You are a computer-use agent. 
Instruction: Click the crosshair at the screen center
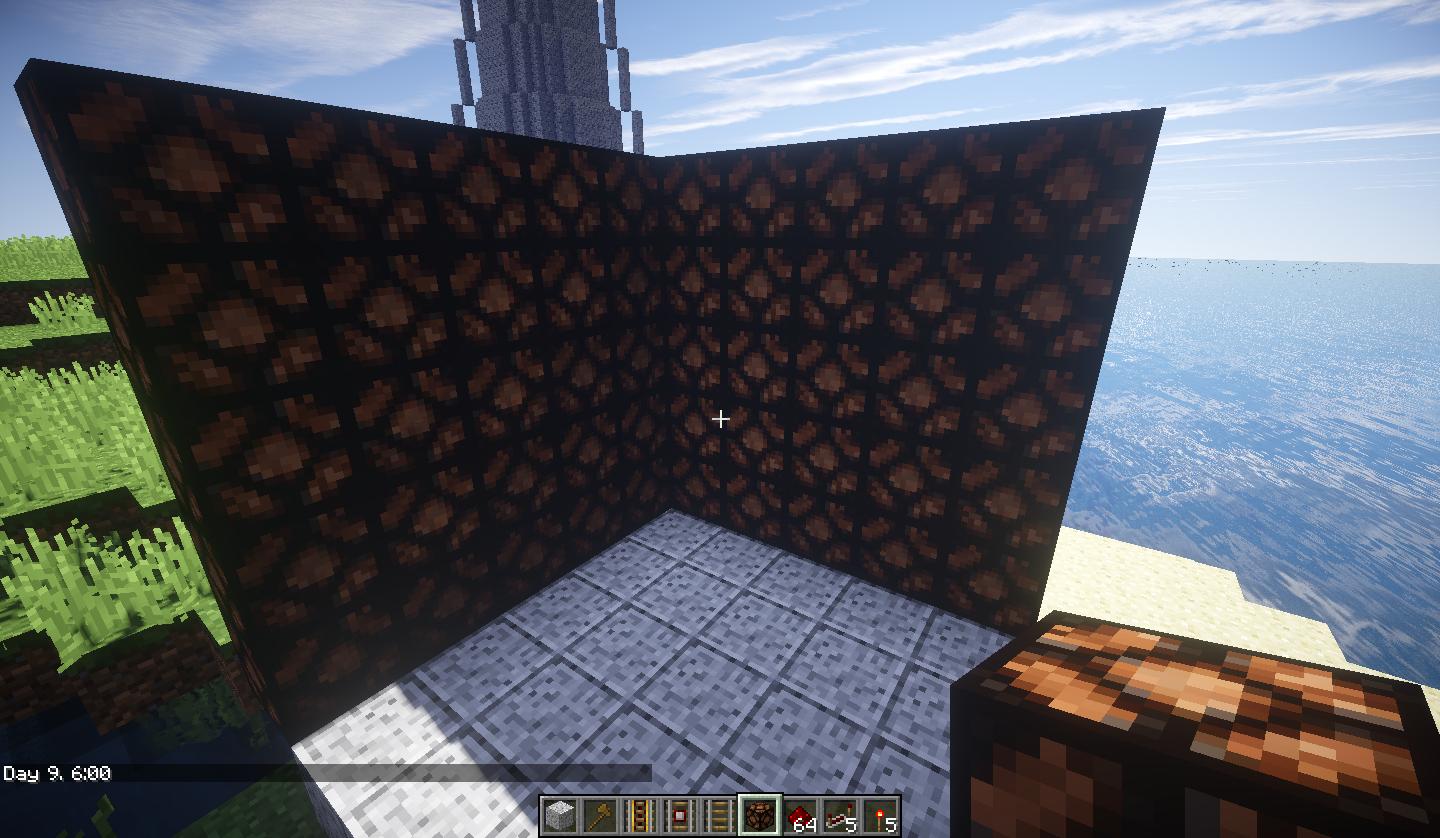tap(722, 418)
